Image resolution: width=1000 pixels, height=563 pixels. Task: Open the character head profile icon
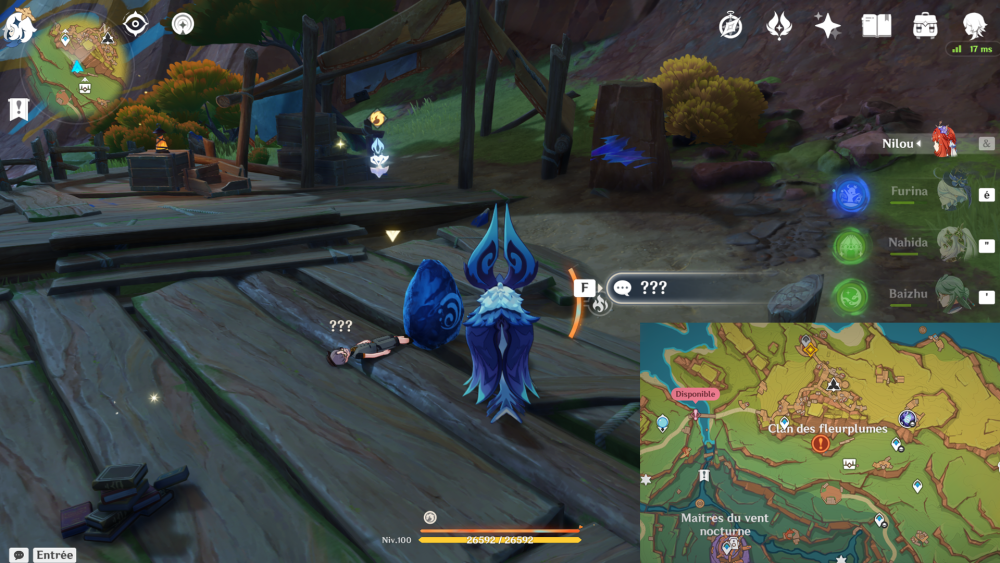coord(974,26)
